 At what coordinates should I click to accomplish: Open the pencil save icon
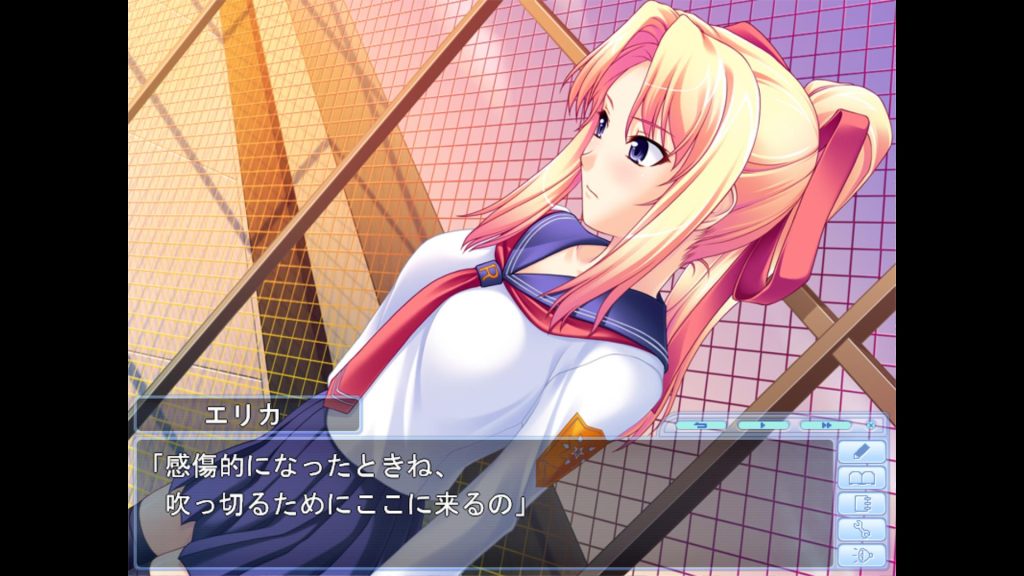coord(861,452)
